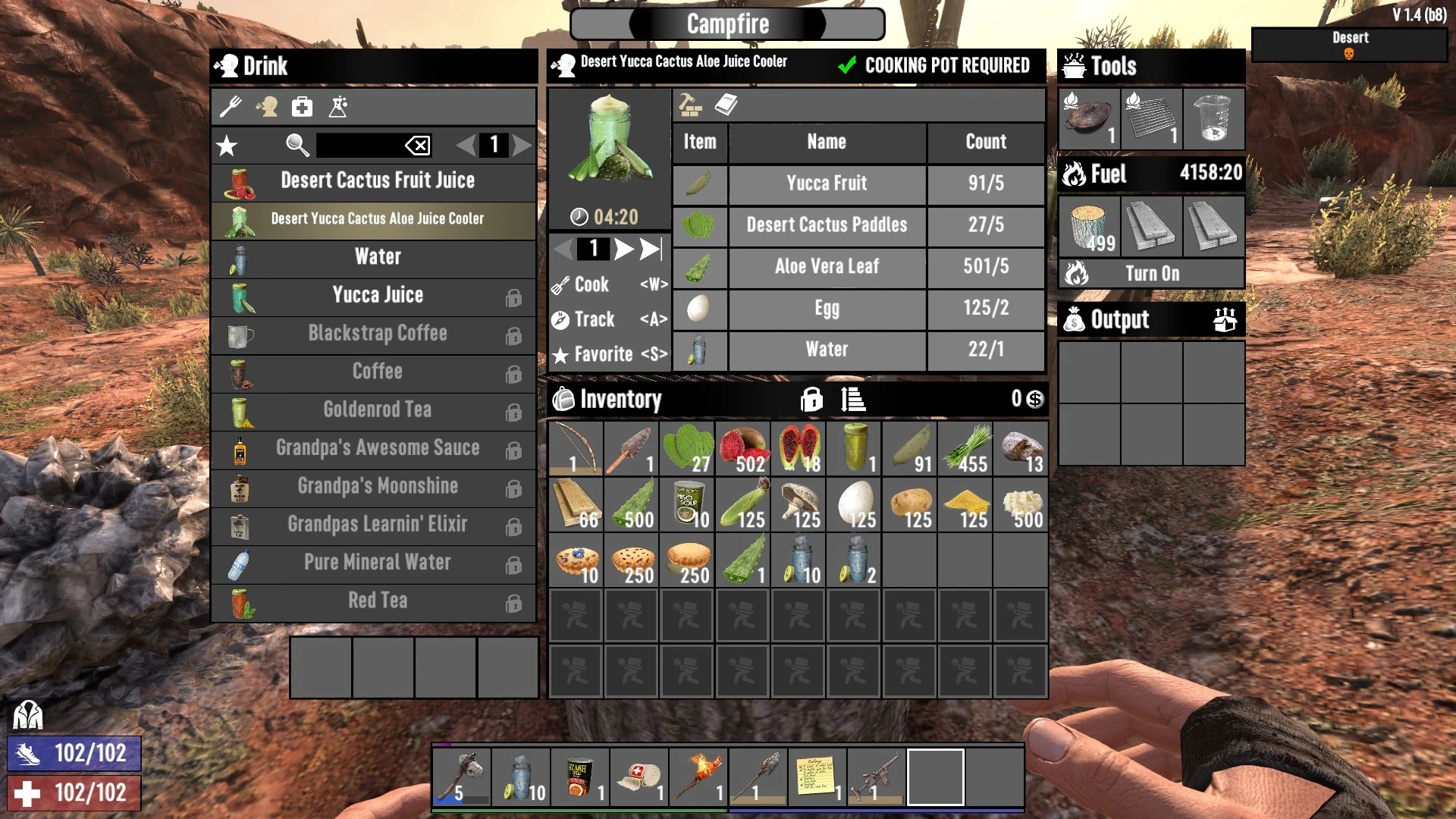Select the cooking pot tool slot

(x=1089, y=119)
